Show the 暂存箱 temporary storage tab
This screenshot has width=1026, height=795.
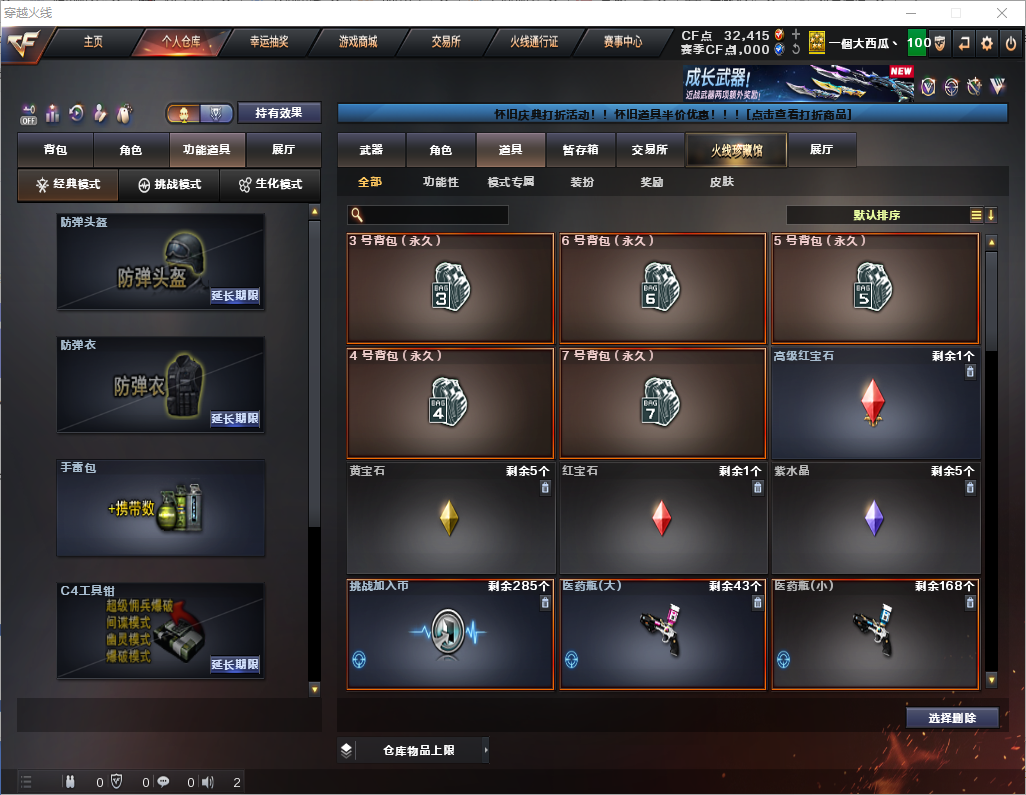(580, 150)
